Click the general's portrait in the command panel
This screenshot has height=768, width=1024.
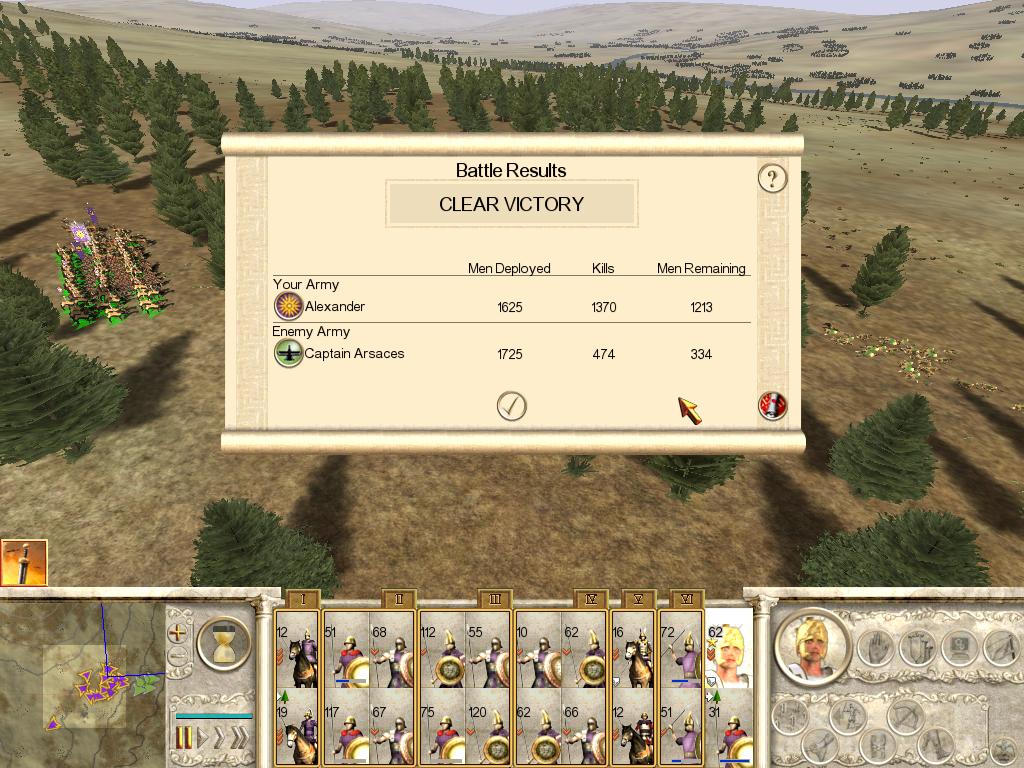point(812,648)
